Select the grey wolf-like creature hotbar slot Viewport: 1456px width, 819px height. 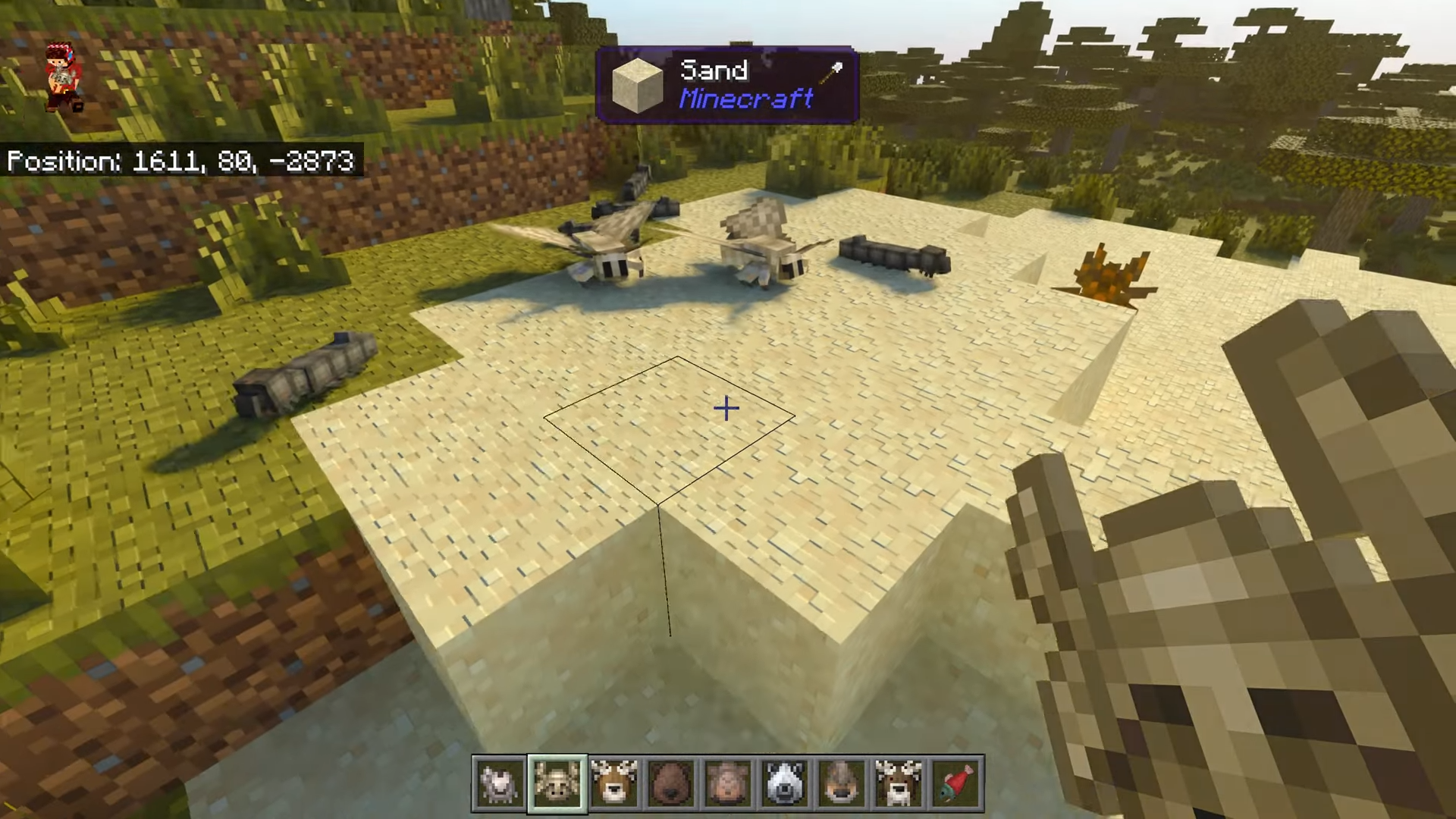point(500,783)
